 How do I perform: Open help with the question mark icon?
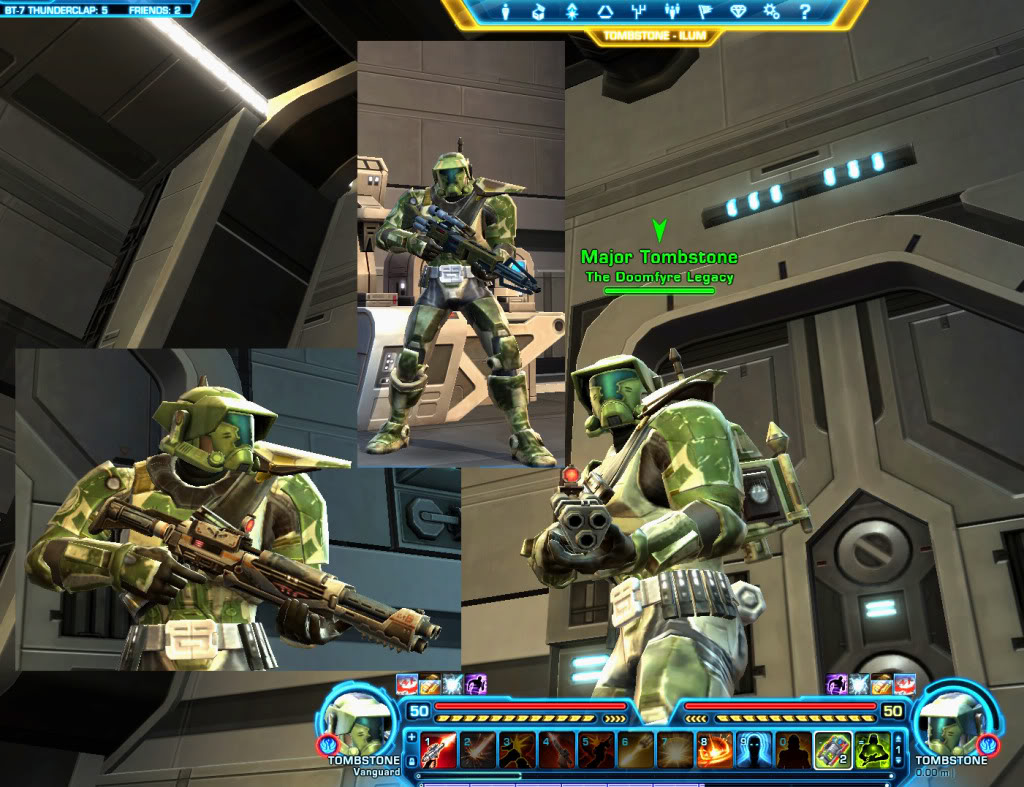pyautogui.click(x=804, y=12)
